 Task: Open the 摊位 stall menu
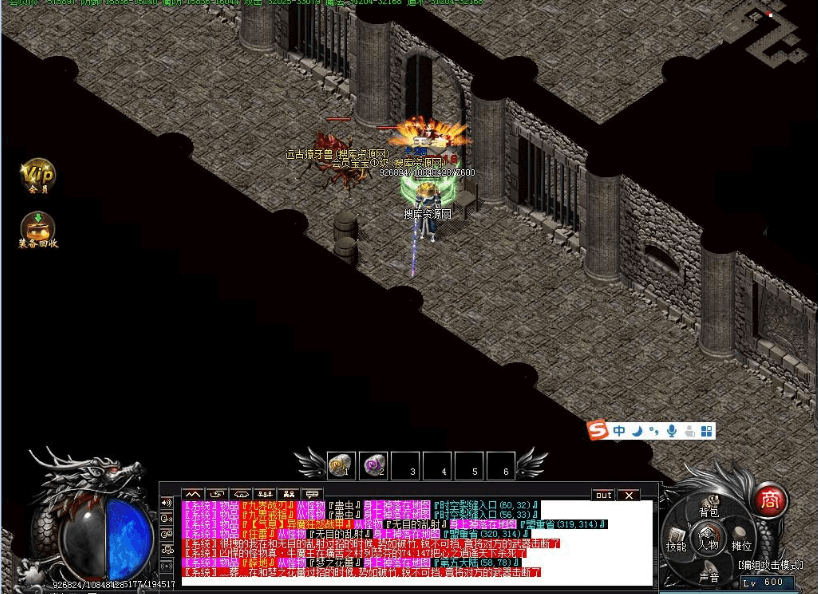(x=741, y=546)
